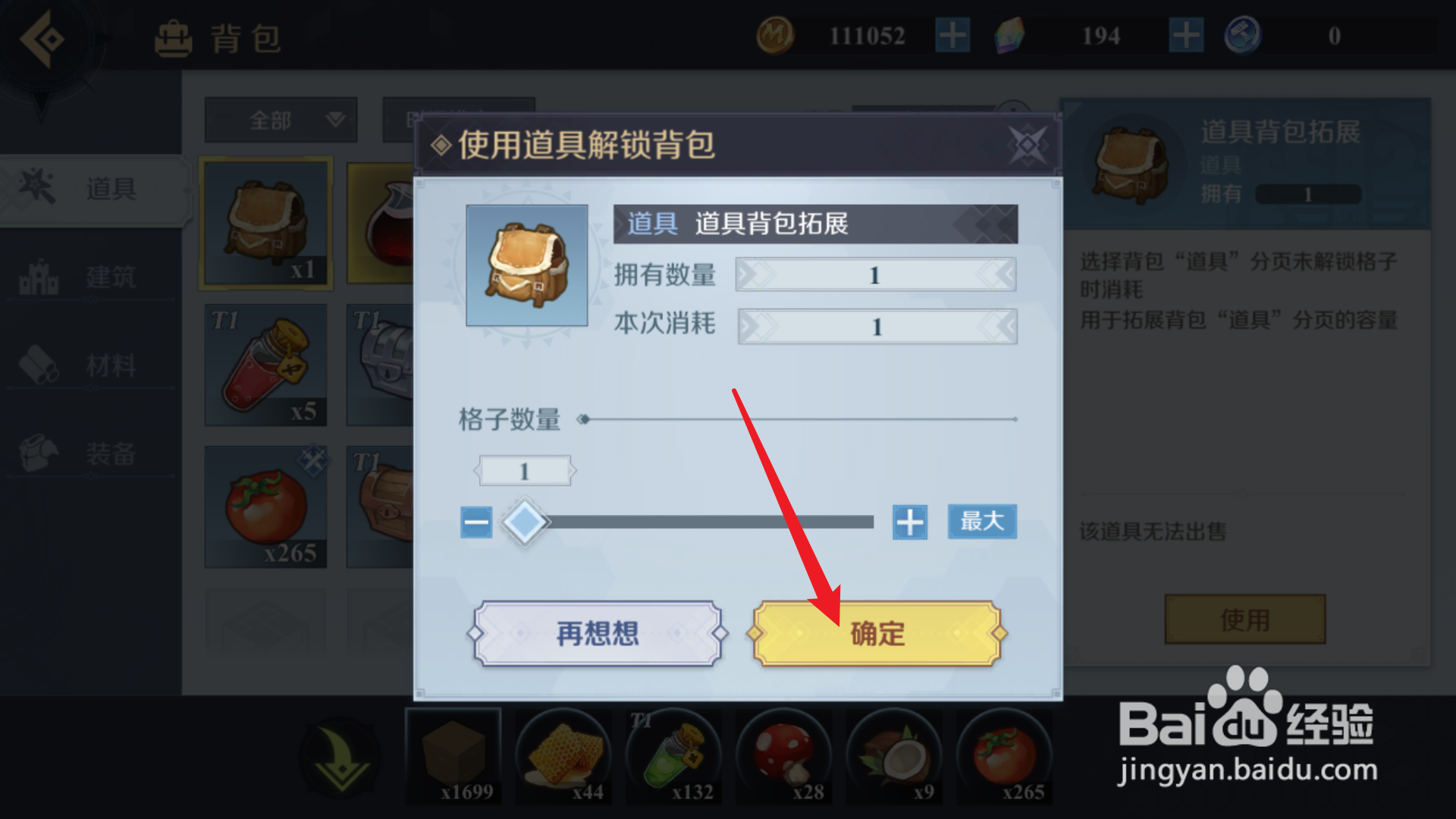
Task: Click 最大 to select maximum grid count
Action: [981, 522]
